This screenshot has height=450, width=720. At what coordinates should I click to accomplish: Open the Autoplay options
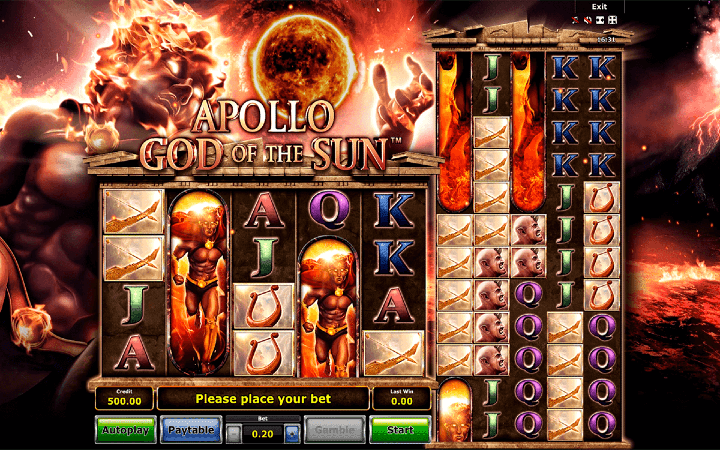[125, 430]
